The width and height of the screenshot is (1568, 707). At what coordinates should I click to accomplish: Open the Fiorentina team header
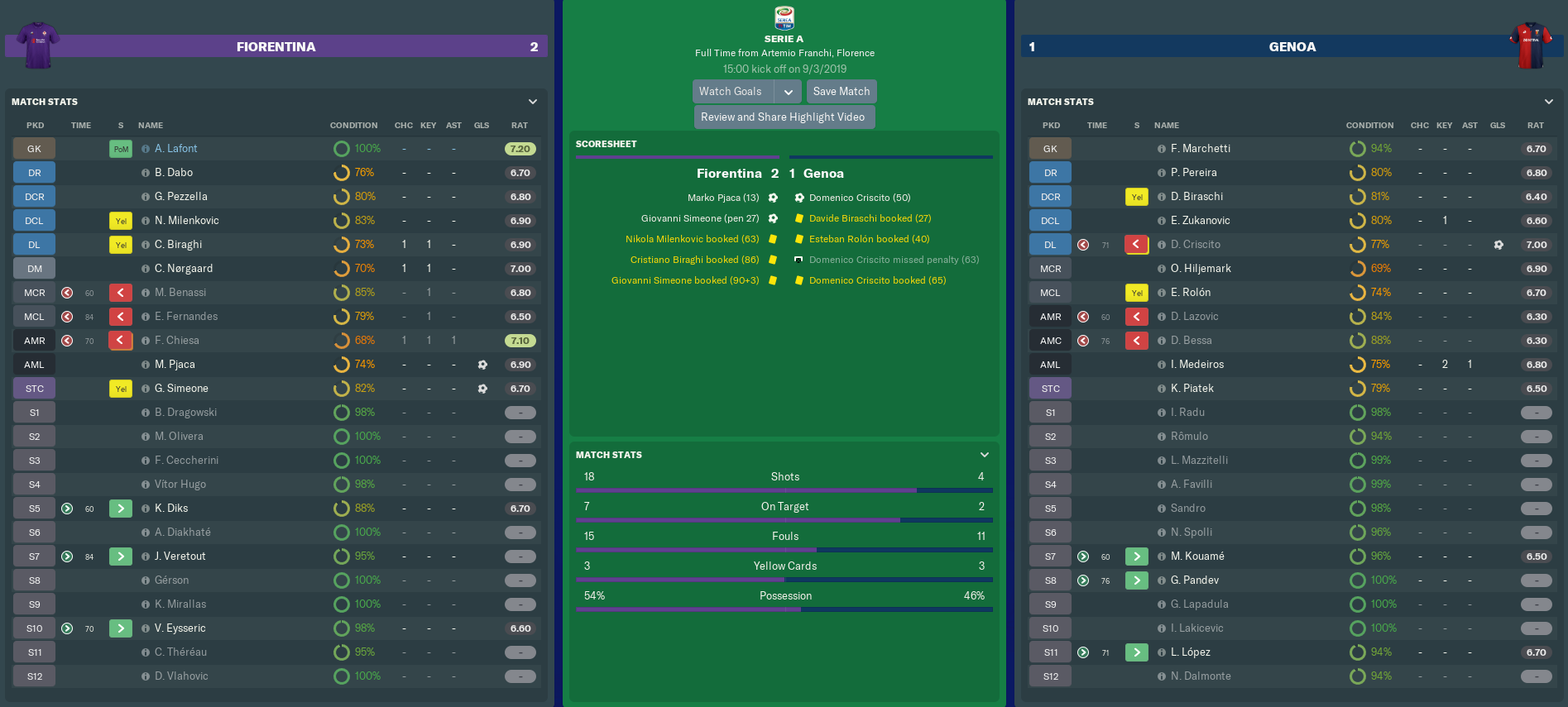pyautogui.click(x=276, y=47)
